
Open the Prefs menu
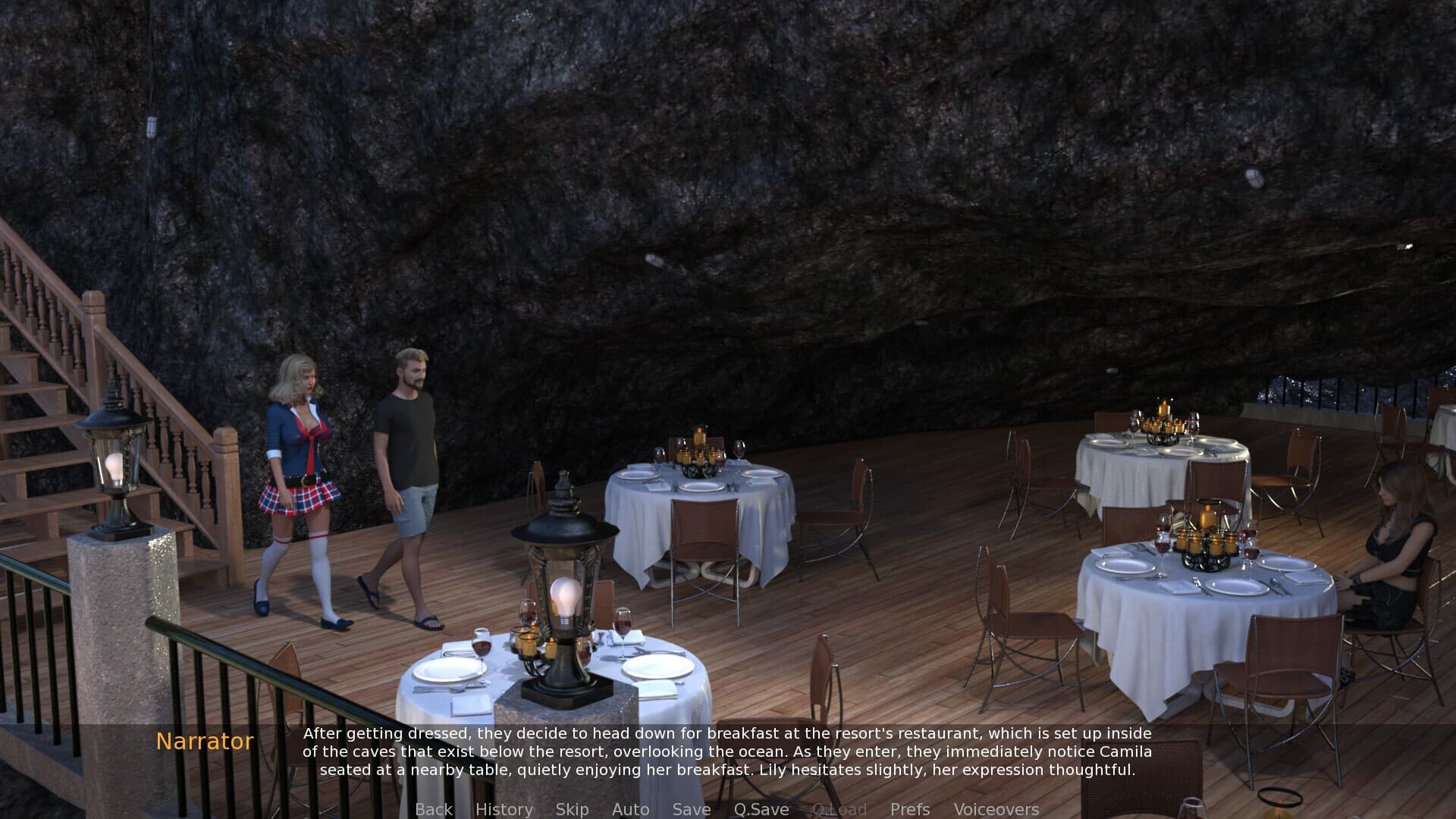click(x=909, y=809)
